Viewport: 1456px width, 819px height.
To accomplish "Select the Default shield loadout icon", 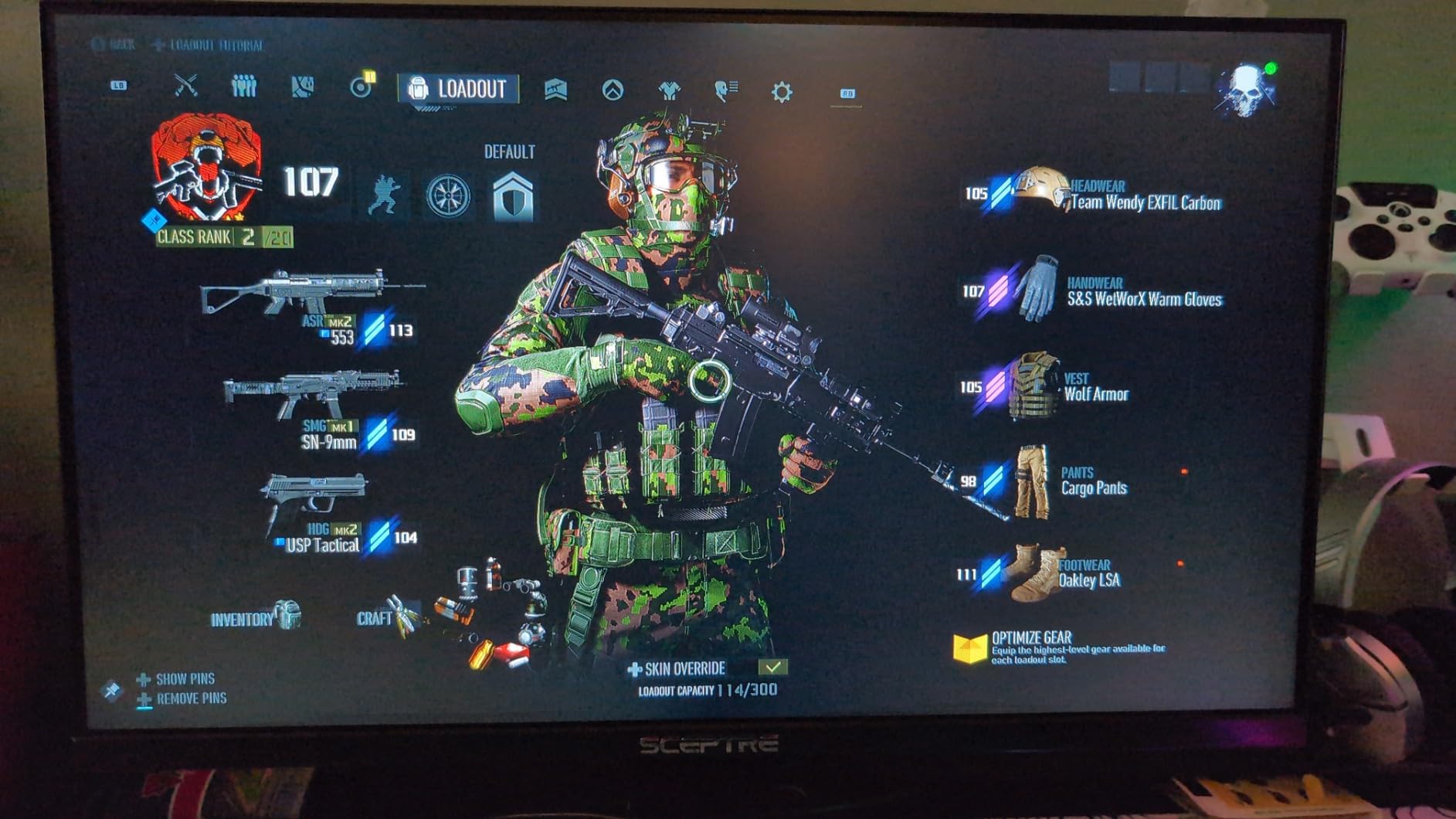I will [513, 196].
